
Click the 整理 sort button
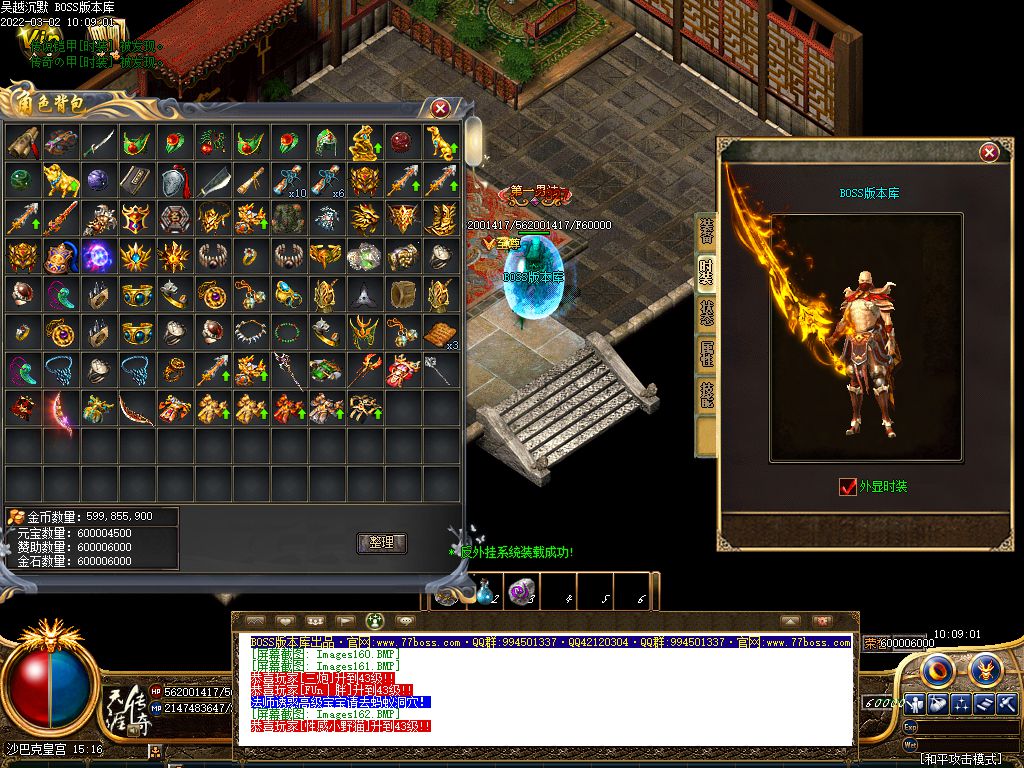(x=381, y=543)
